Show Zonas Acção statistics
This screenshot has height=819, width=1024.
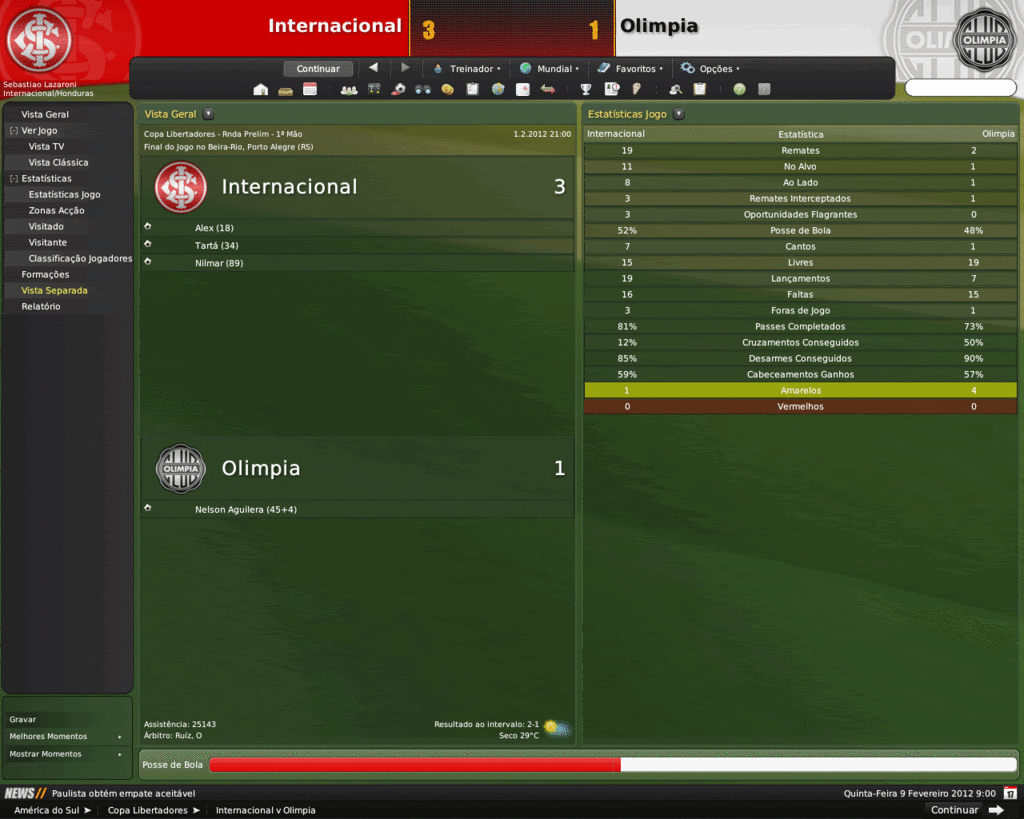(56, 210)
